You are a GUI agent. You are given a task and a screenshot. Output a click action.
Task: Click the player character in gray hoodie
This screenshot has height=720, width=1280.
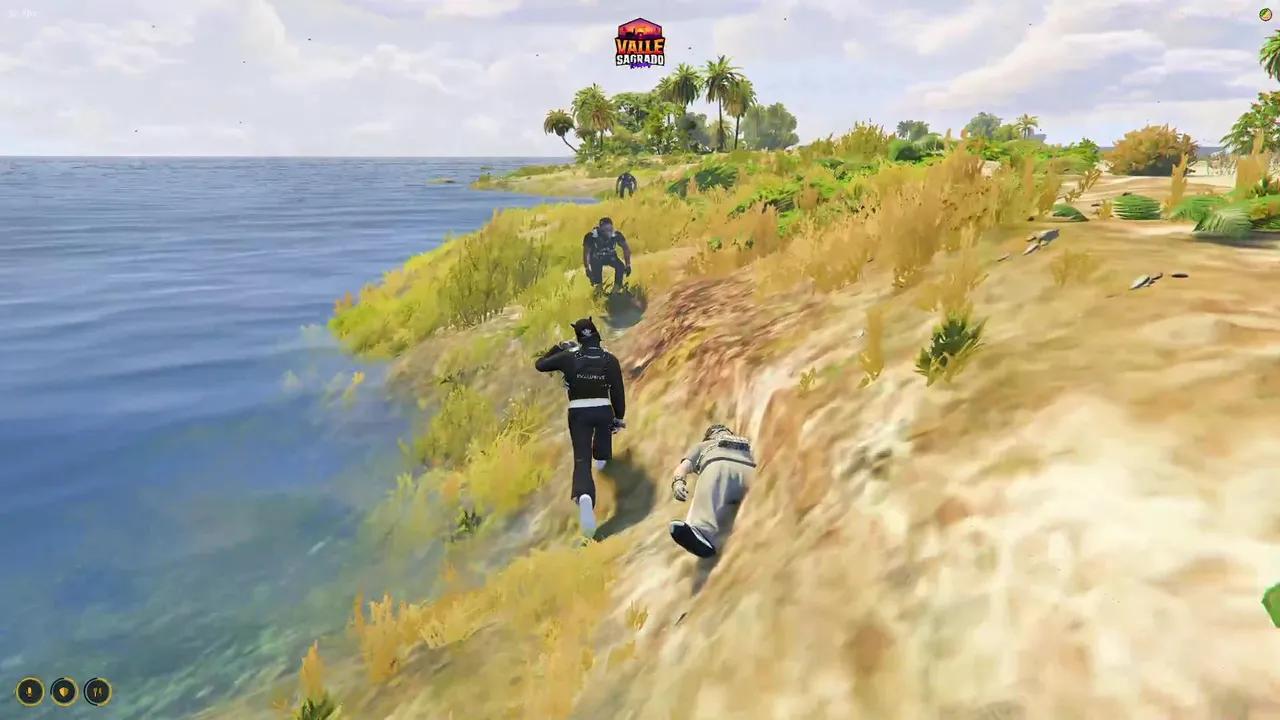click(x=720, y=480)
